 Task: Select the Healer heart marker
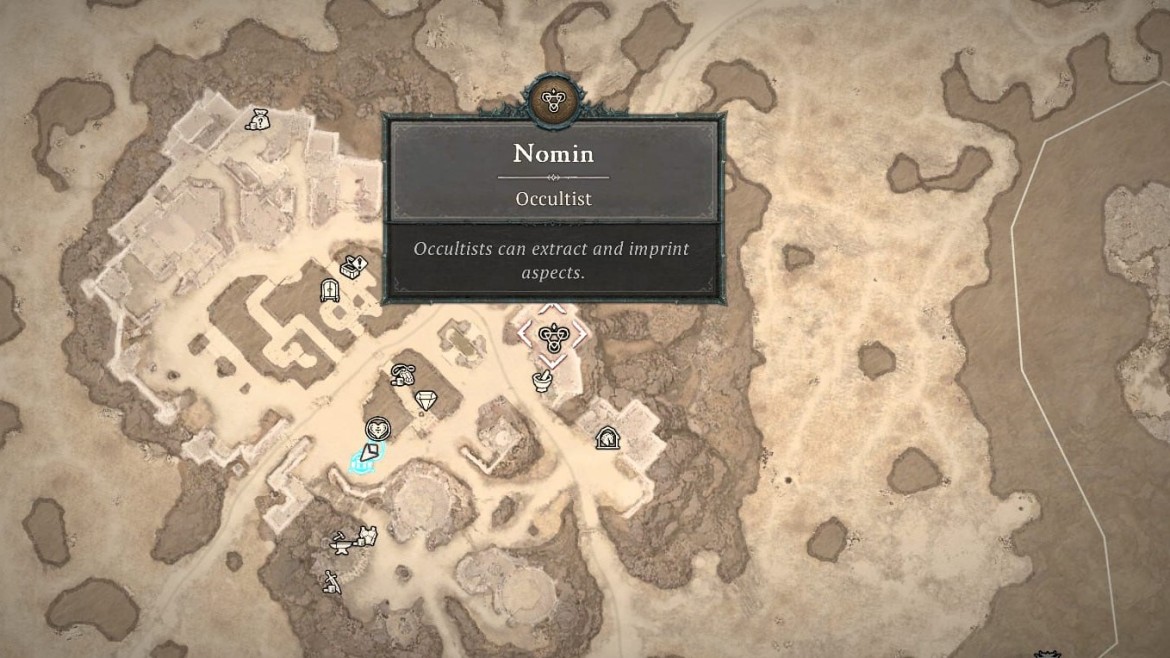377,430
